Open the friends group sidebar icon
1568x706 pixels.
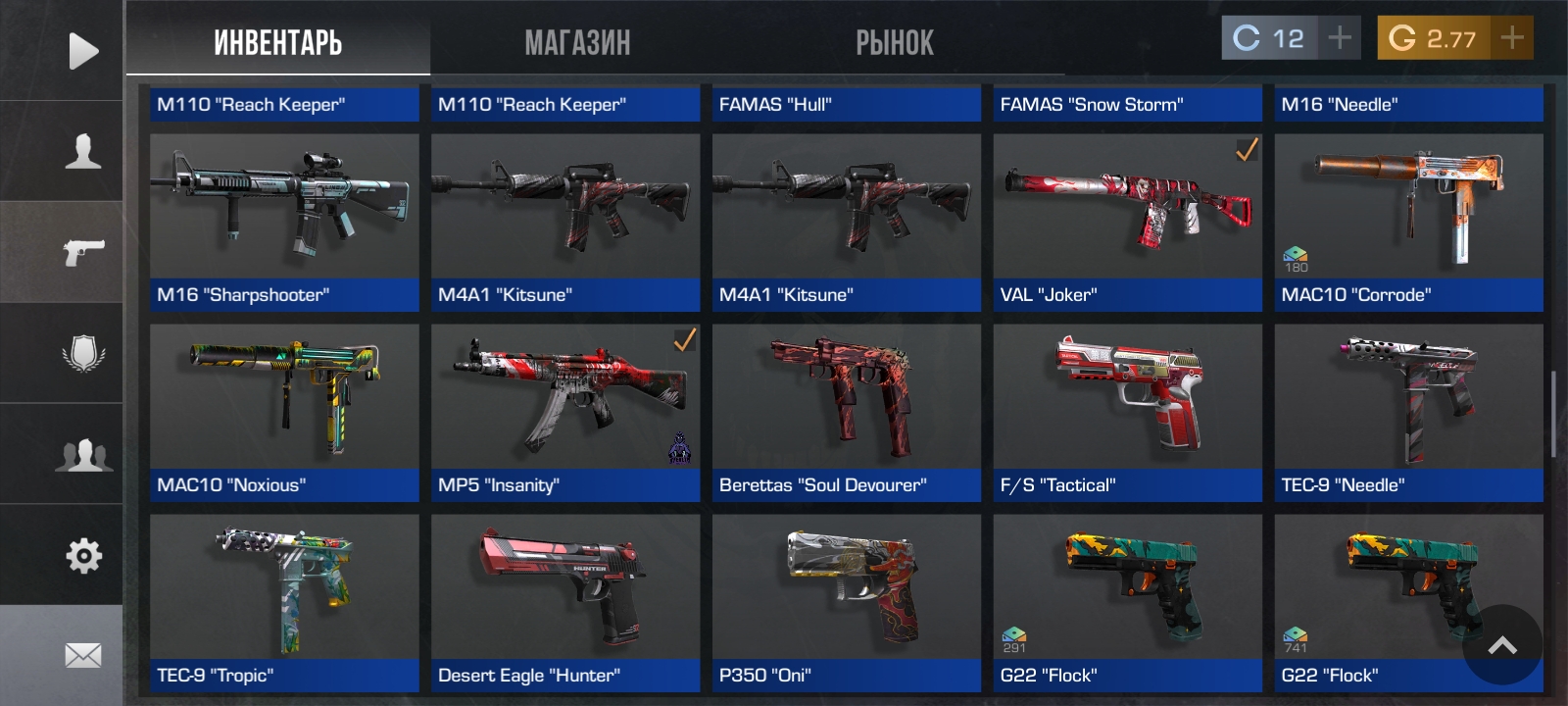(x=83, y=455)
